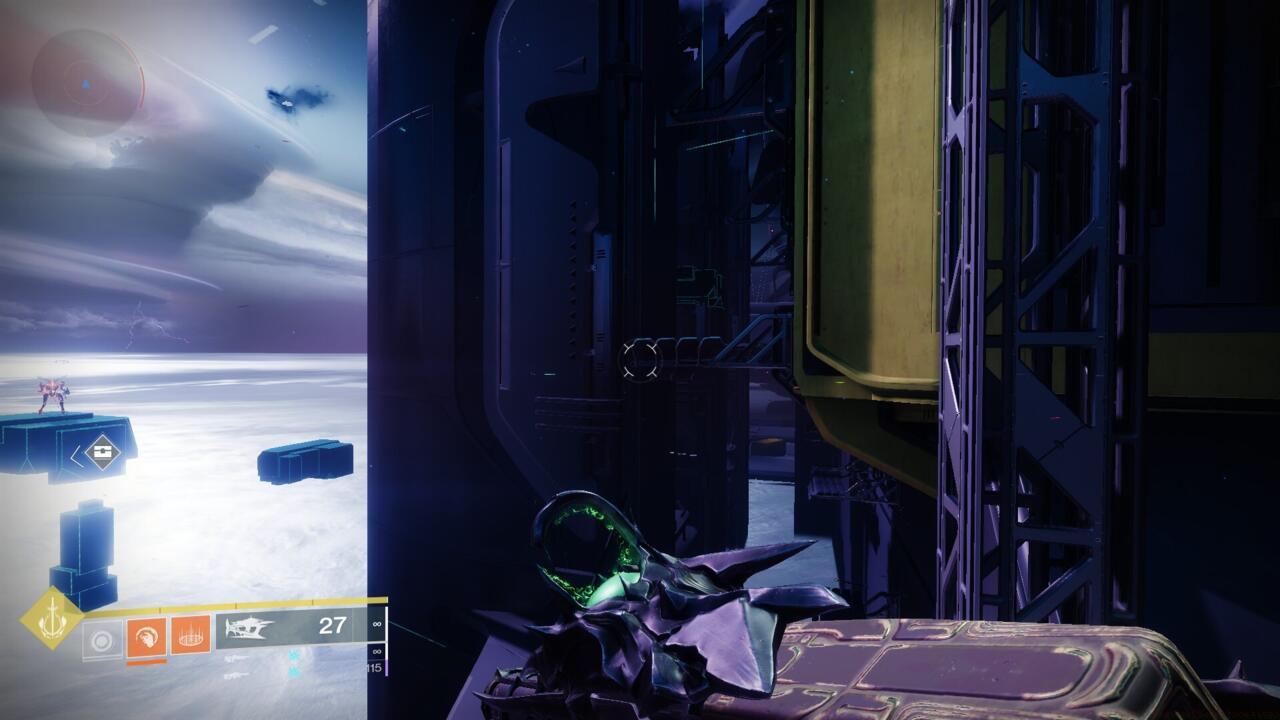Viewport: 1280px width, 720px height.
Task: Use the orange class ability rift icon
Action: tap(190, 635)
